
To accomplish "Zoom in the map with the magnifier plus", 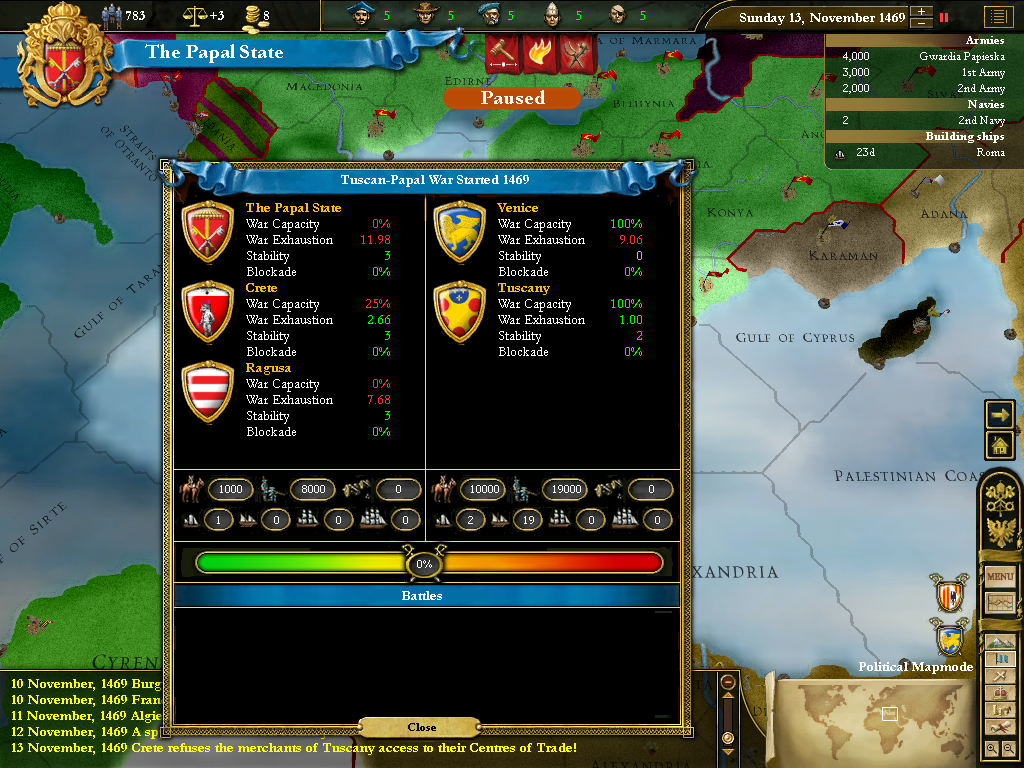I will (992, 747).
